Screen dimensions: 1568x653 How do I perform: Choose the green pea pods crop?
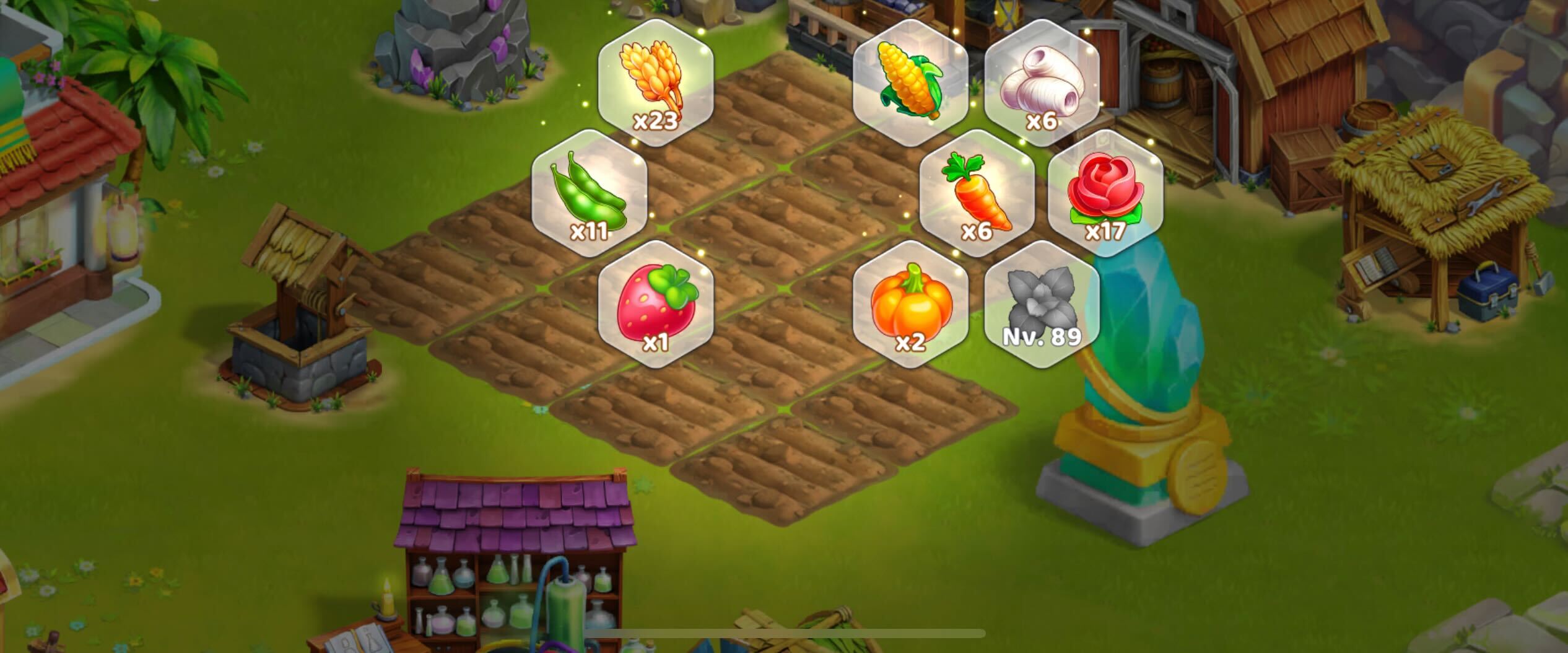(589, 193)
